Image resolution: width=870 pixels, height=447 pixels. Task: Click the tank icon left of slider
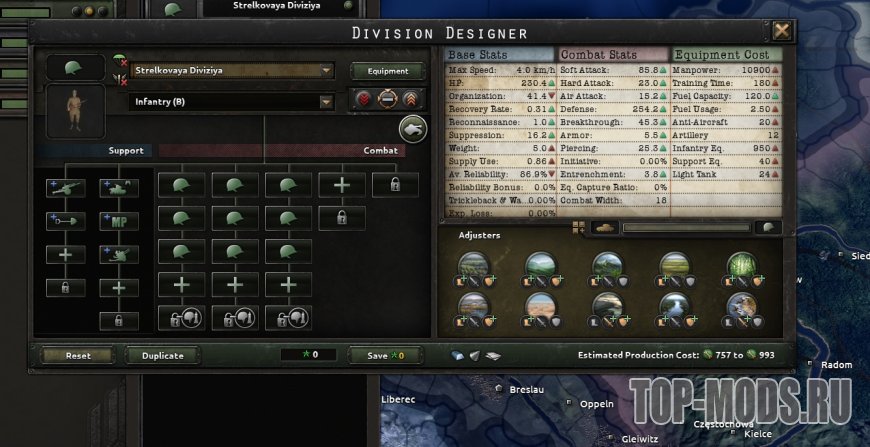[606, 228]
